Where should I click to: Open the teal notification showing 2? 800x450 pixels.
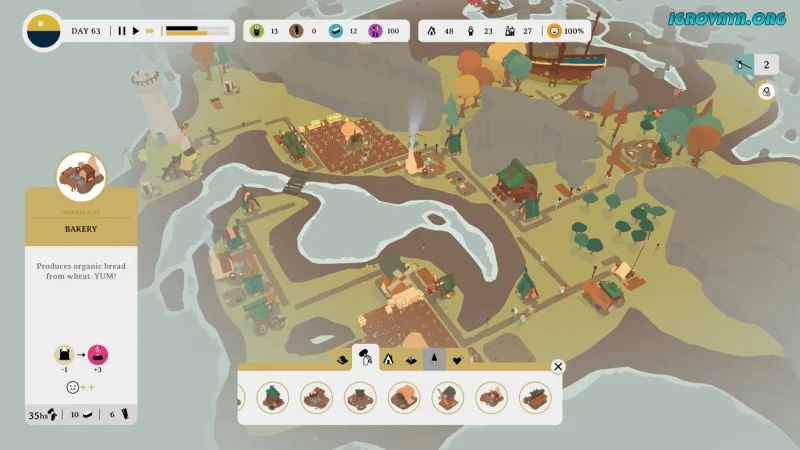tap(754, 65)
